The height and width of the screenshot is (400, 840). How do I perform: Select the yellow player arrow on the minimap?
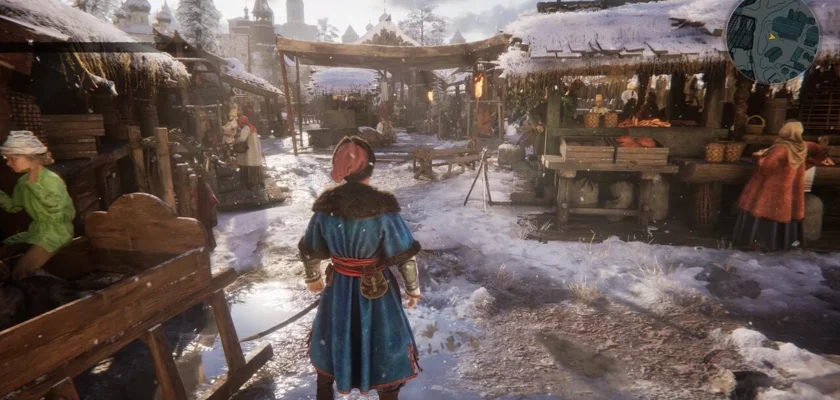click(x=772, y=36)
